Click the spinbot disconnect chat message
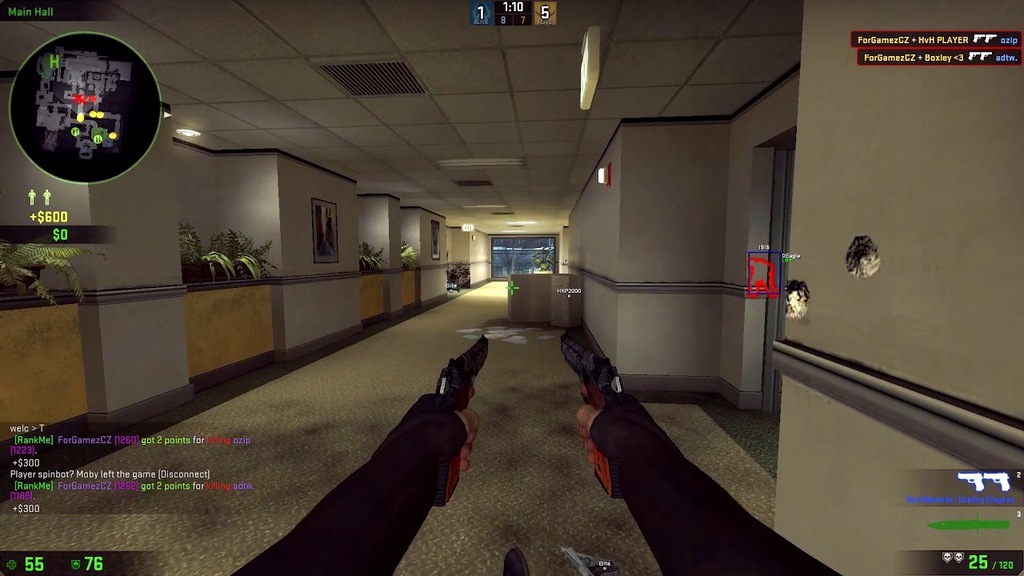Image resolution: width=1024 pixels, height=576 pixels. 110,474
